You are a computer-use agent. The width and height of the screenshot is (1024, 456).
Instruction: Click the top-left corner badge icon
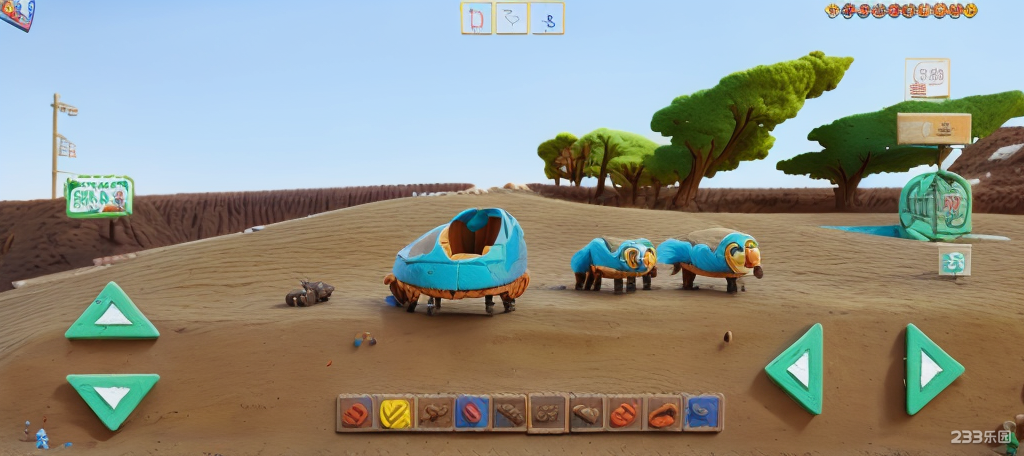[17, 14]
